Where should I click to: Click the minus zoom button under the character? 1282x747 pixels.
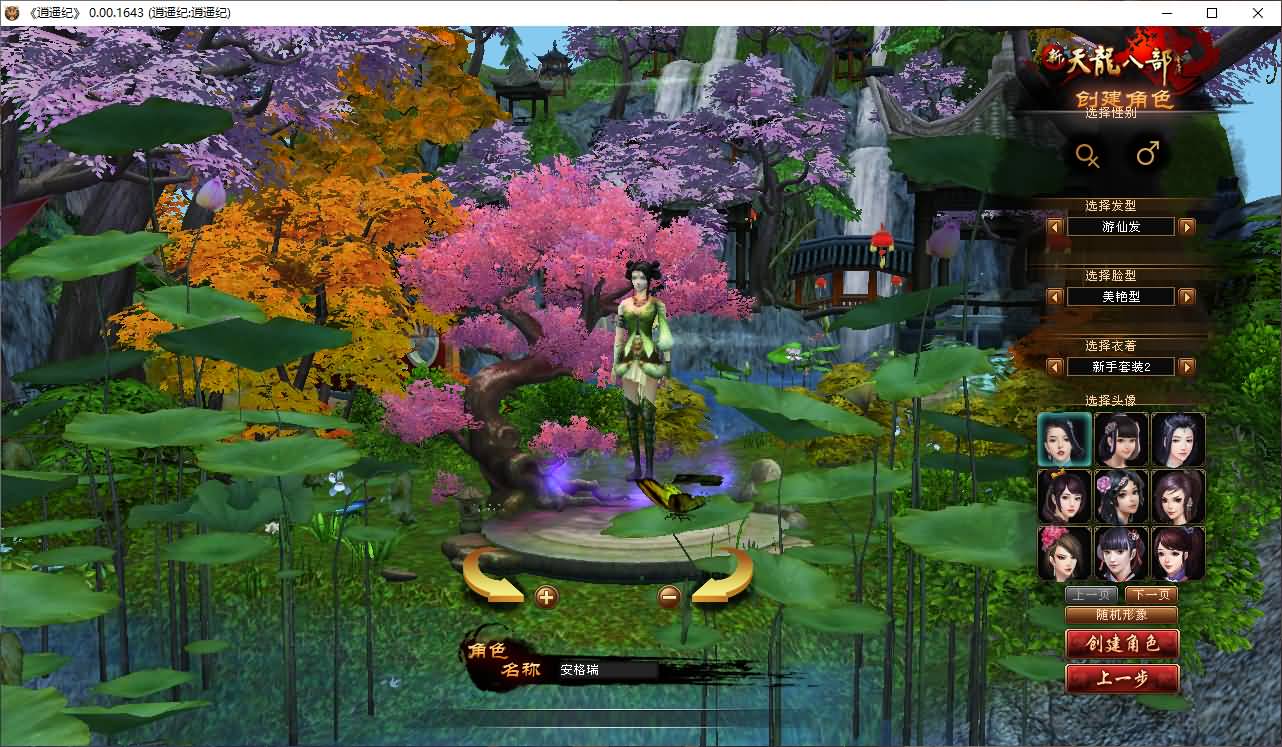click(x=670, y=597)
